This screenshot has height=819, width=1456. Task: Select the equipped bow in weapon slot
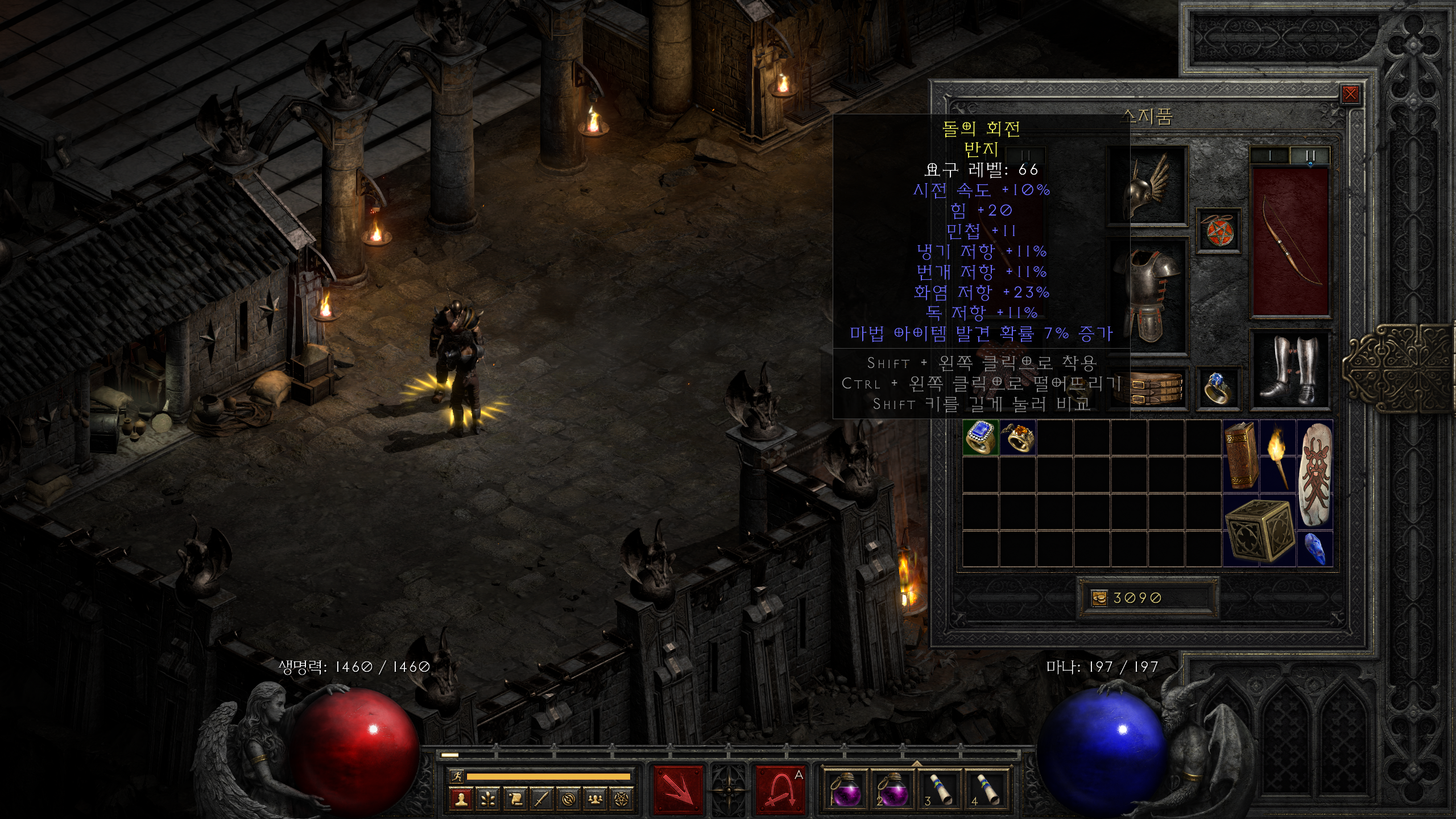coord(1290,242)
